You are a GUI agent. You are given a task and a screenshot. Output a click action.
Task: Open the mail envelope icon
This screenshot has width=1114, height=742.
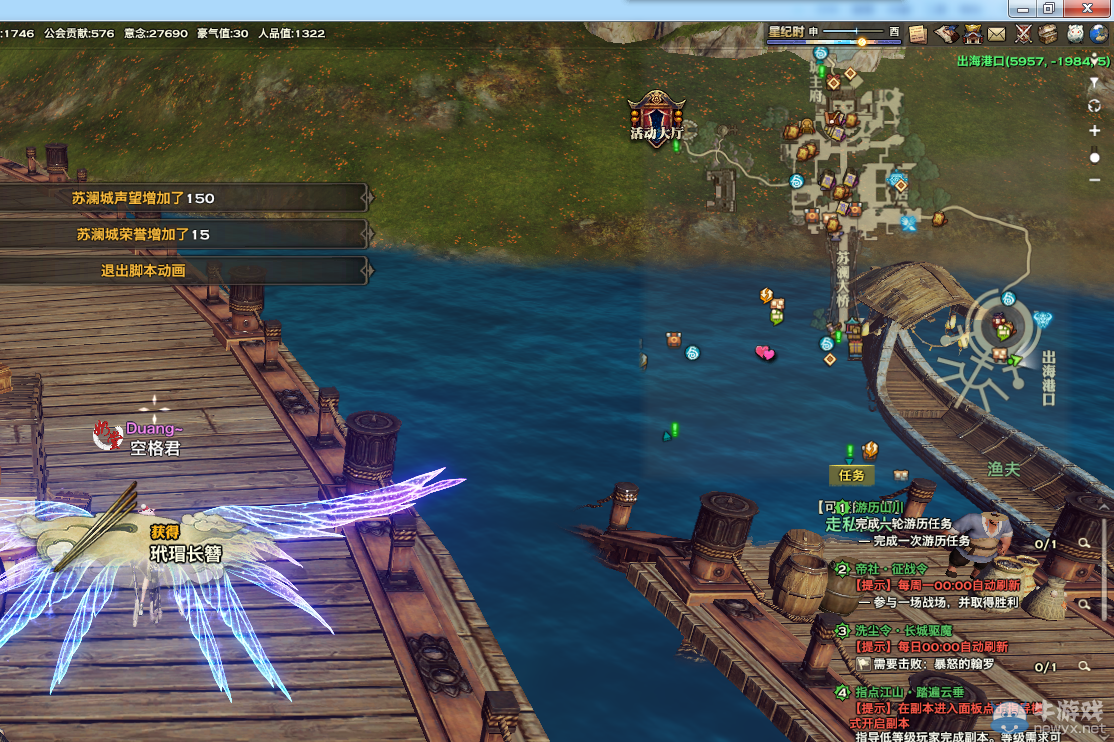(997, 34)
